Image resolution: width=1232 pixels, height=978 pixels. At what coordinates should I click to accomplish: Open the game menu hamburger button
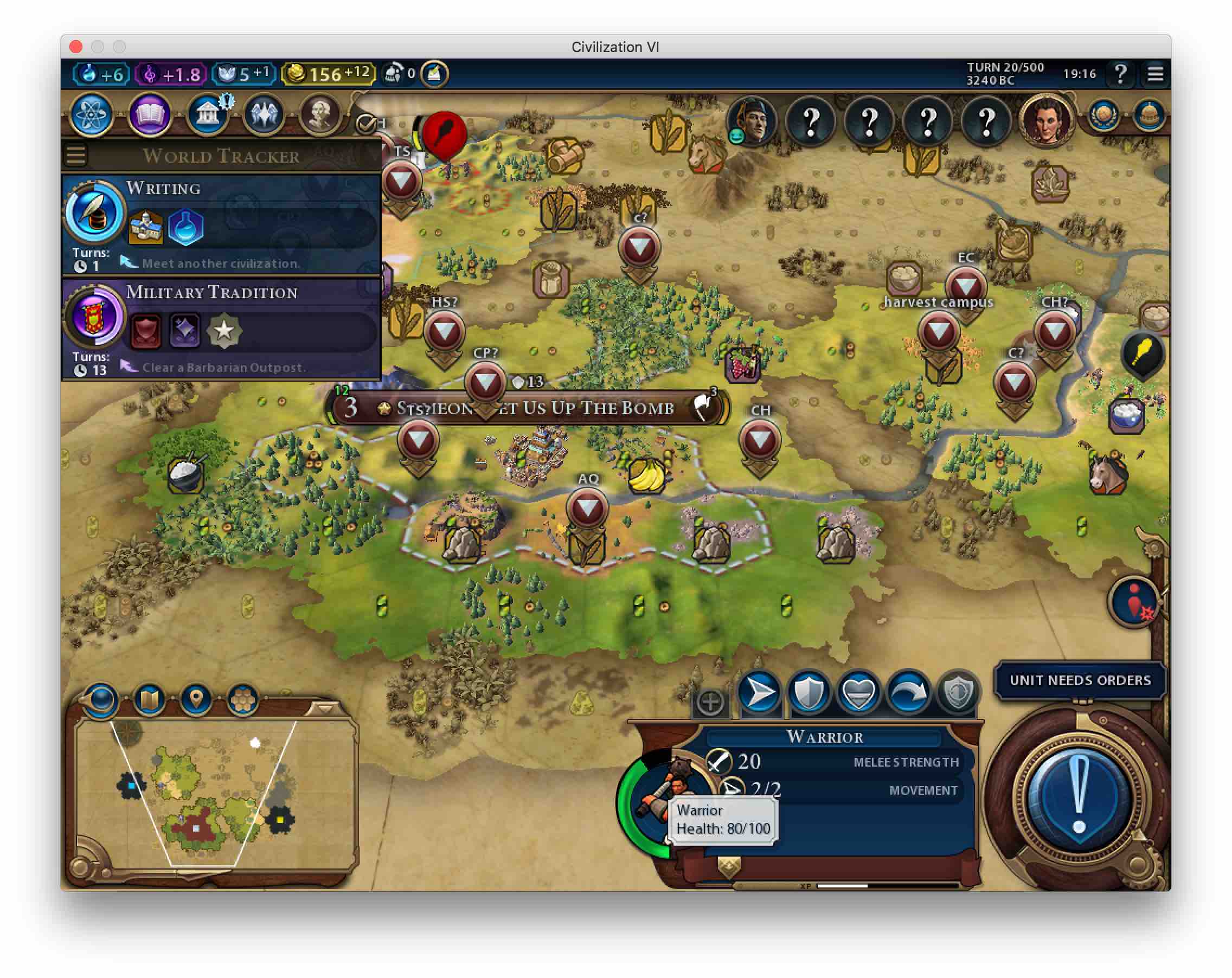[1155, 74]
